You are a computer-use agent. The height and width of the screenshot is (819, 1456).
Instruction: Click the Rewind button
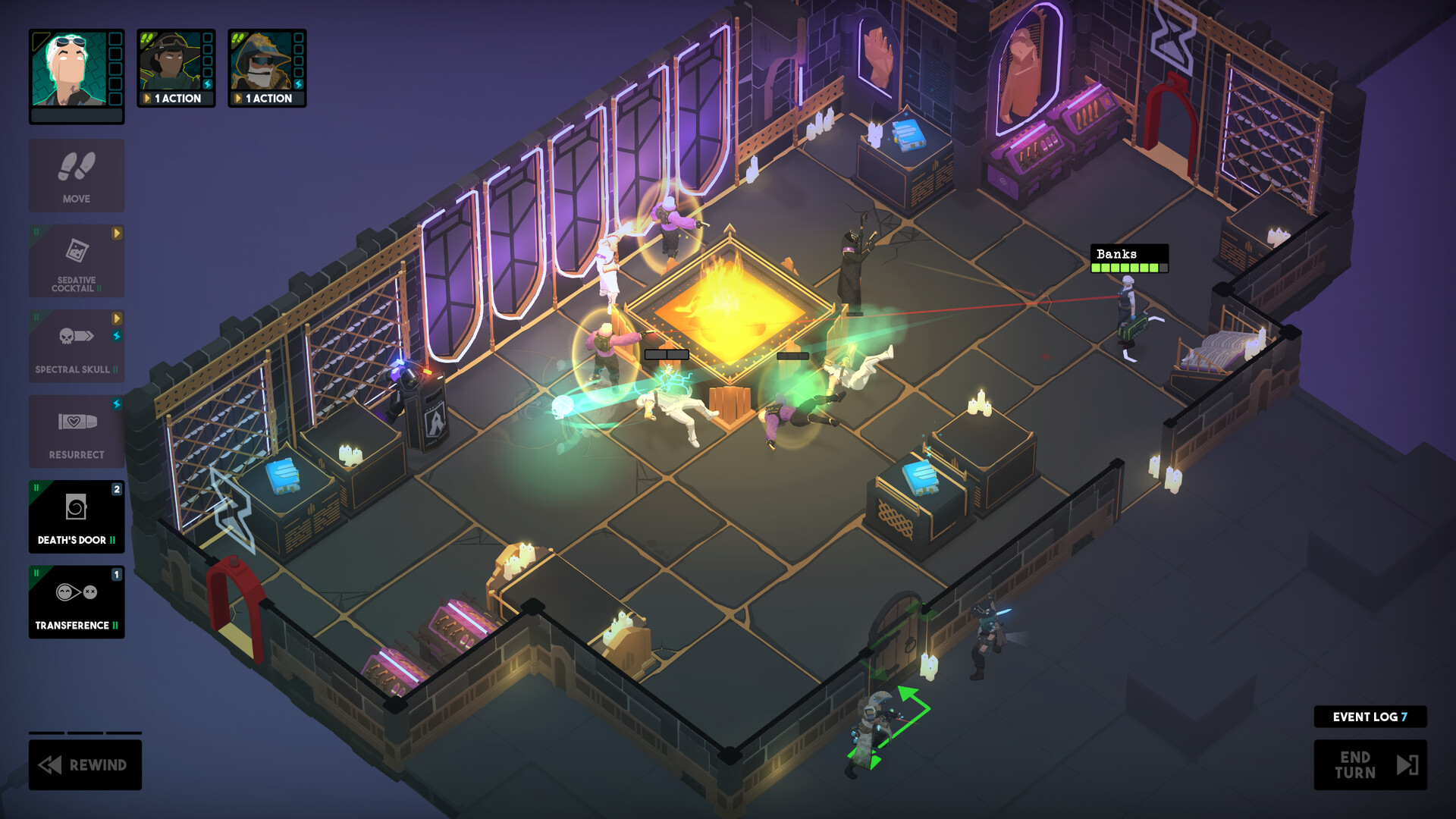click(x=85, y=765)
